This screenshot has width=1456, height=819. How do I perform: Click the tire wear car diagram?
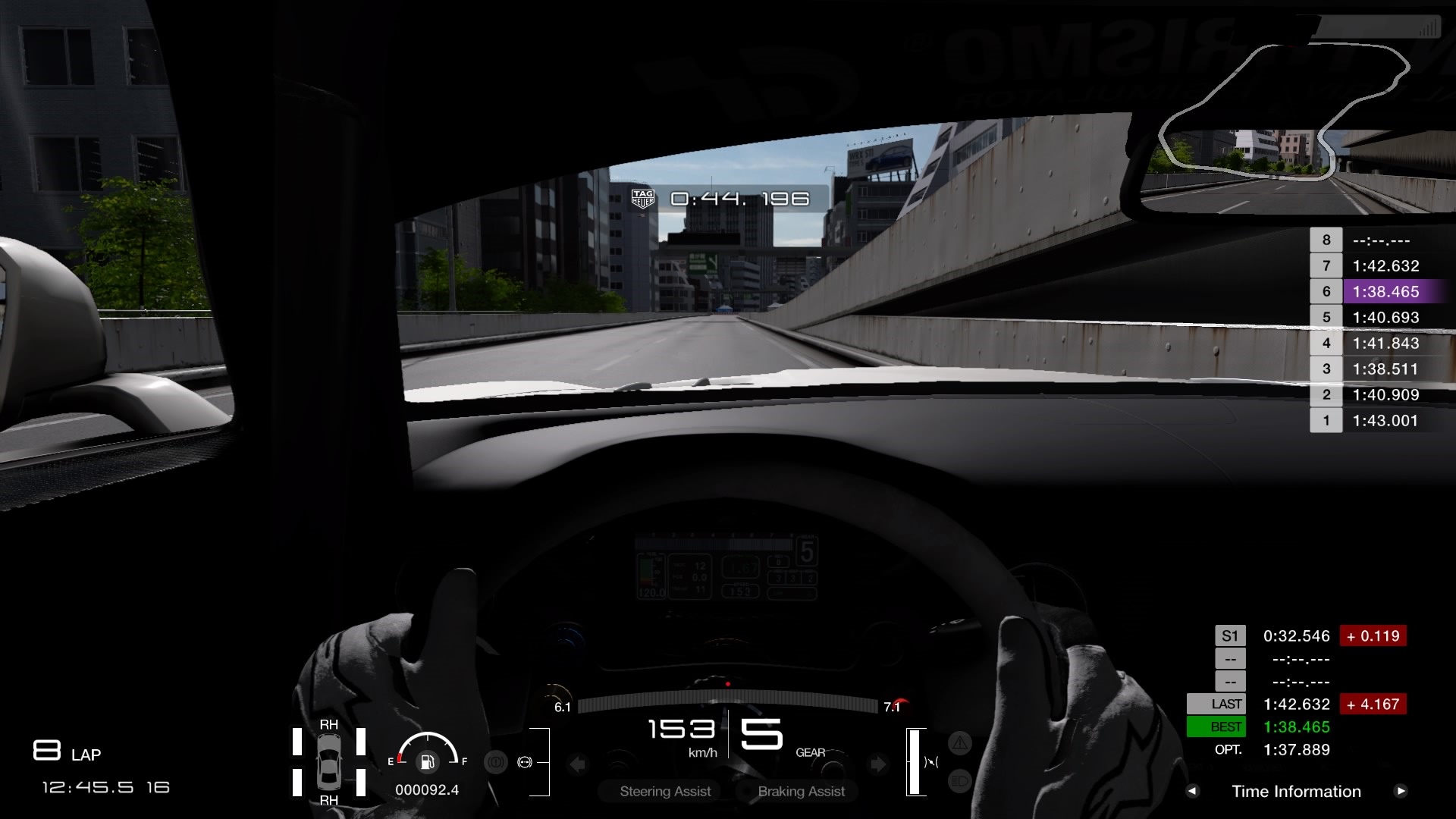tap(329, 762)
